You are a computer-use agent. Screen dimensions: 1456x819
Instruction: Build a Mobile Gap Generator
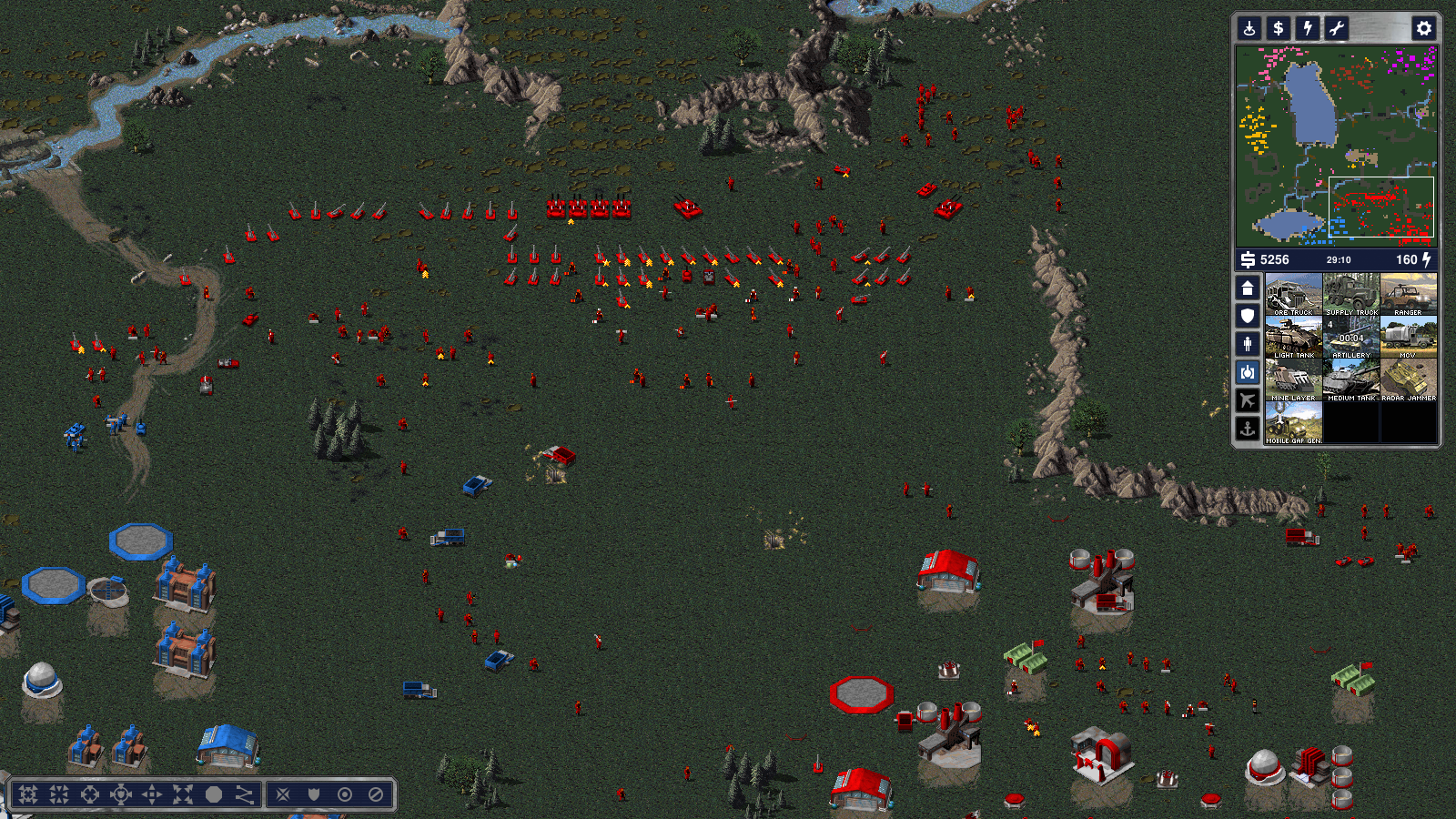pyautogui.click(x=1293, y=423)
